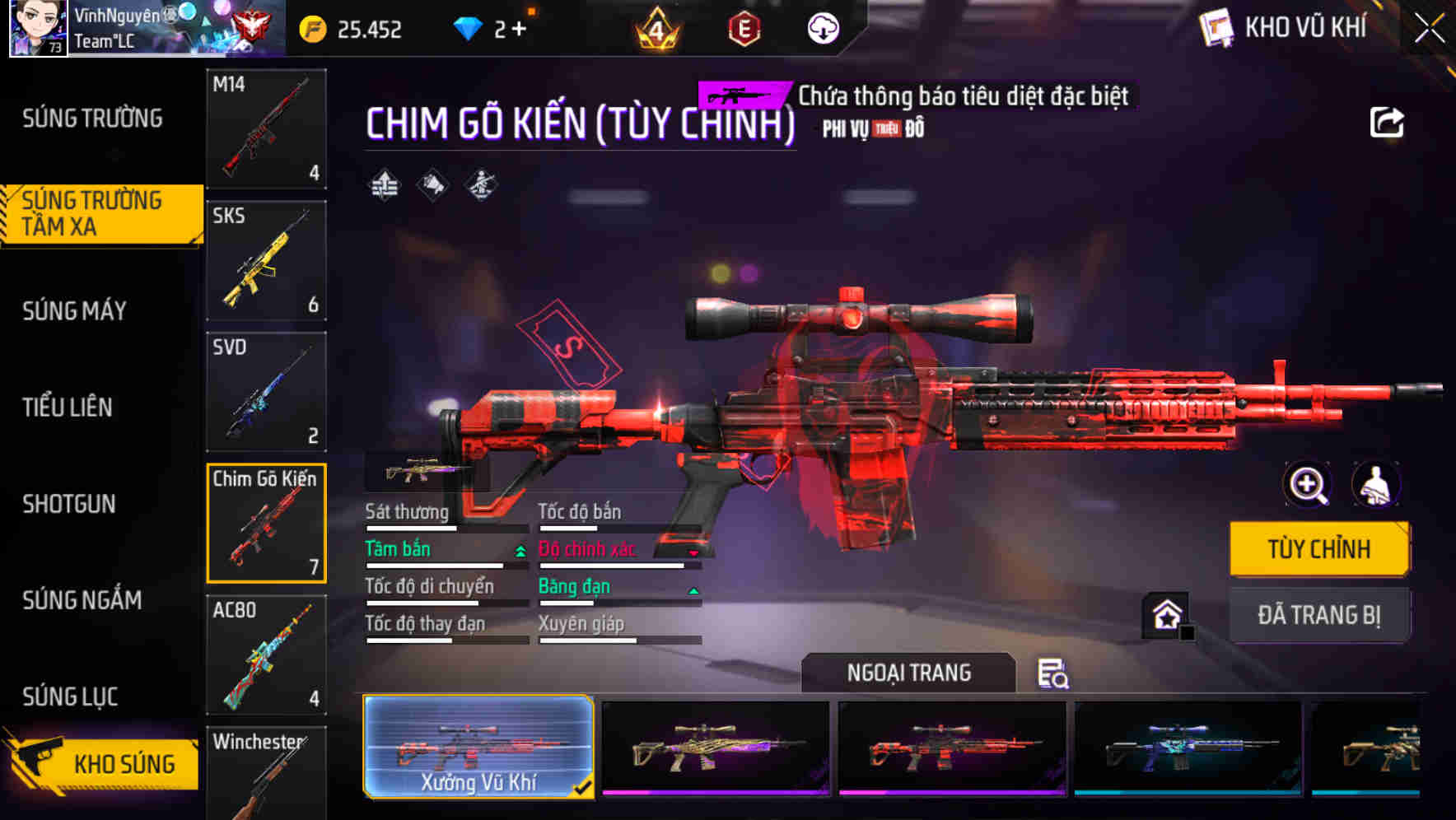The image size is (1456, 820).
Task: Open Phi Vụ Triệu Đô link
Action: tap(870, 128)
